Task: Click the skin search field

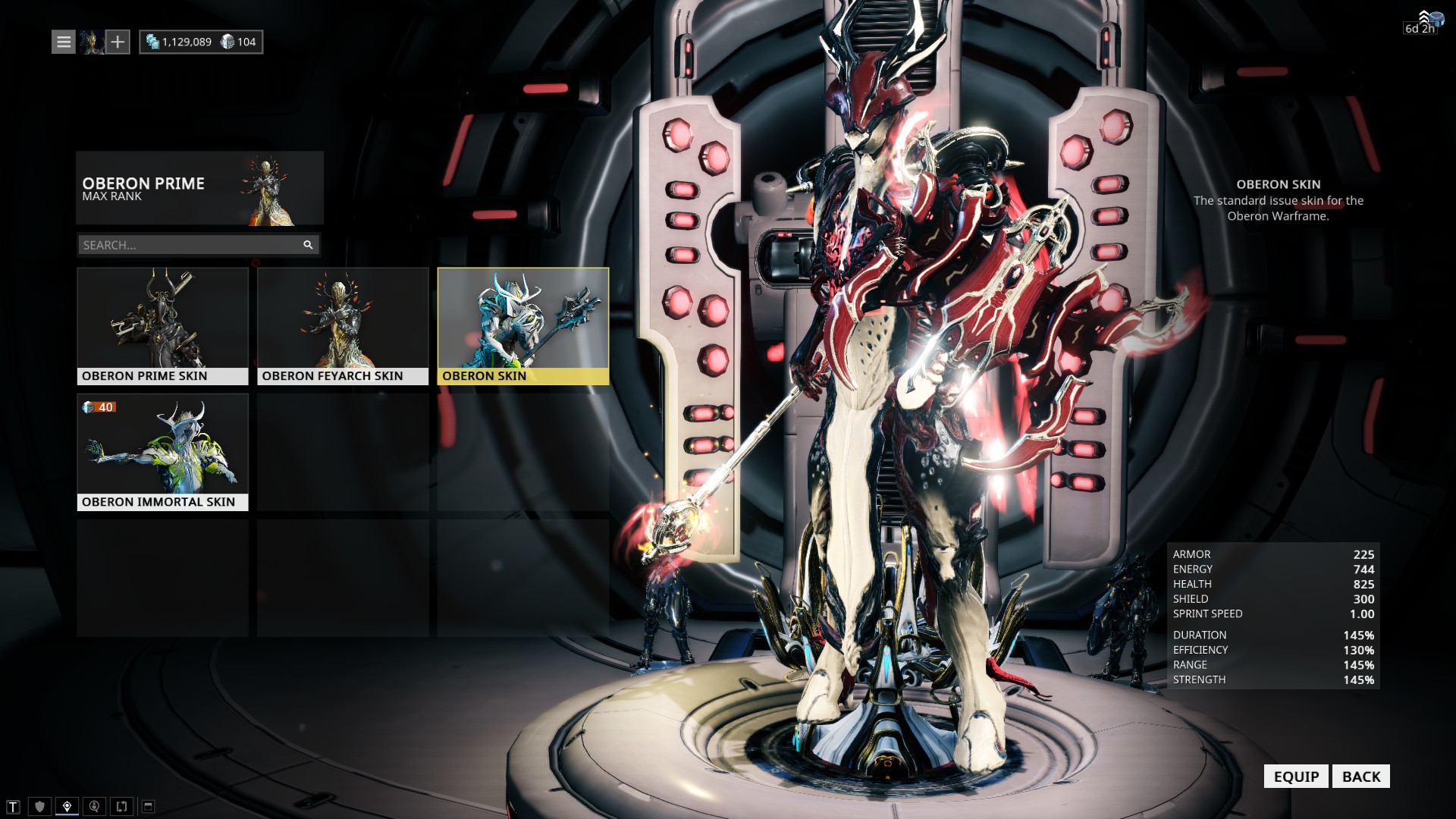Action: (x=190, y=245)
